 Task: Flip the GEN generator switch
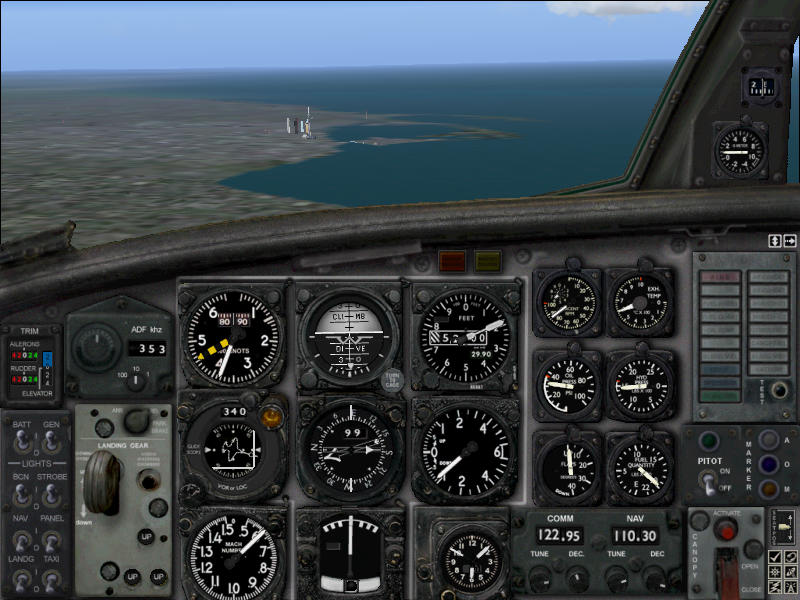50,441
